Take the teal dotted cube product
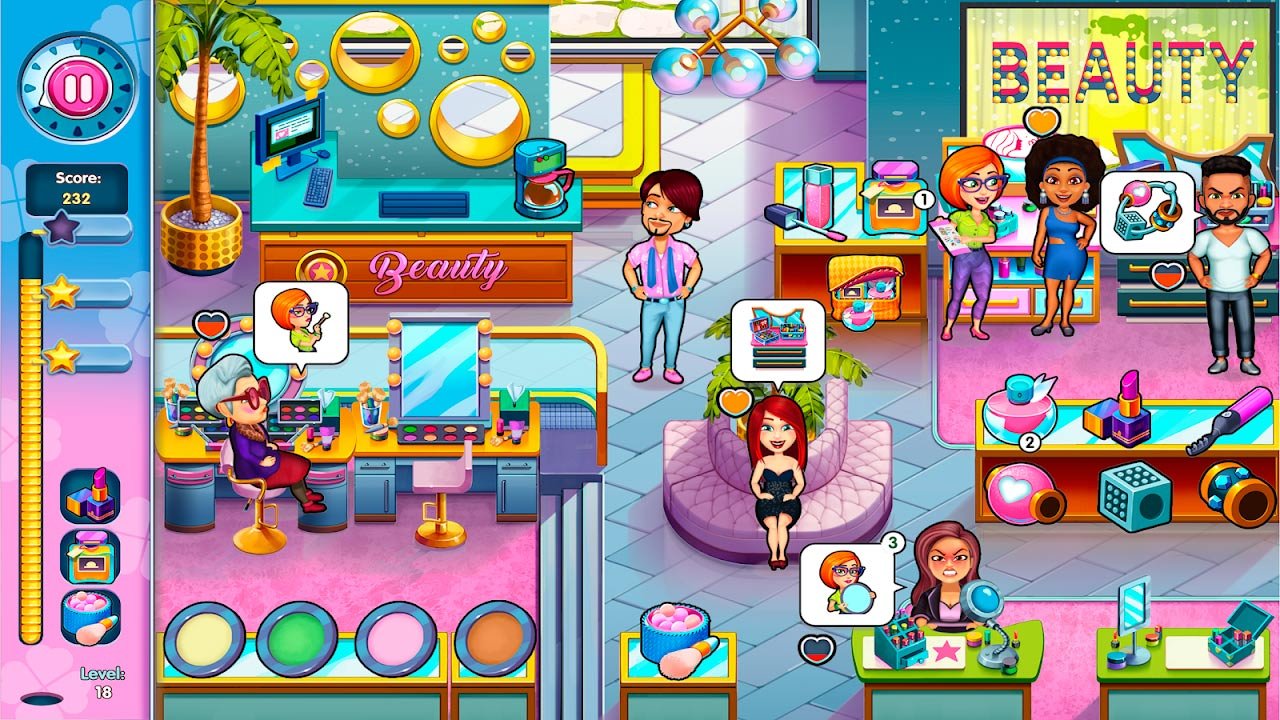 point(1134,495)
